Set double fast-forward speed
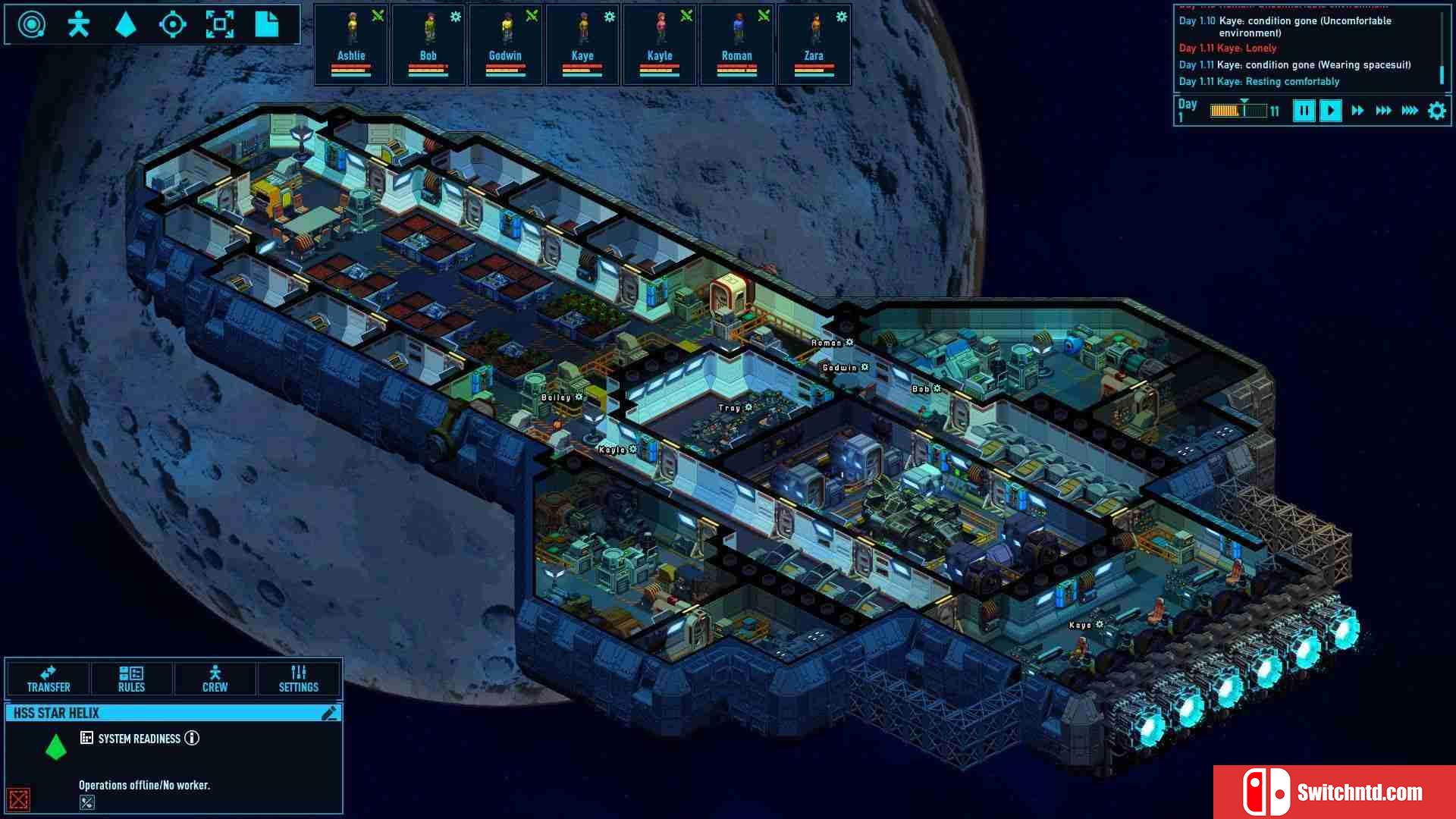This screenshot has width=1456, height=819. pos(1357,111)
